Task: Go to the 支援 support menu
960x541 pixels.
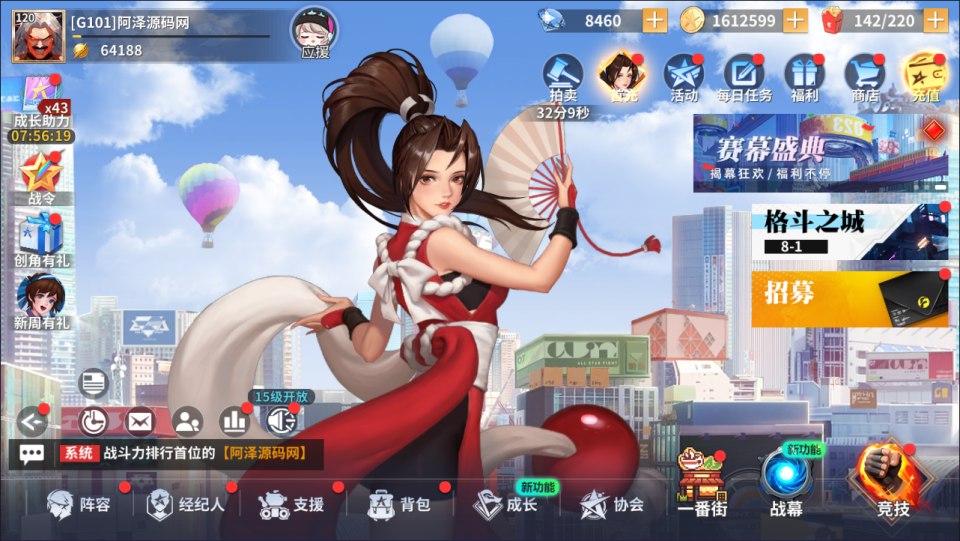Action: pyautogui.click(x=291, y=504)
